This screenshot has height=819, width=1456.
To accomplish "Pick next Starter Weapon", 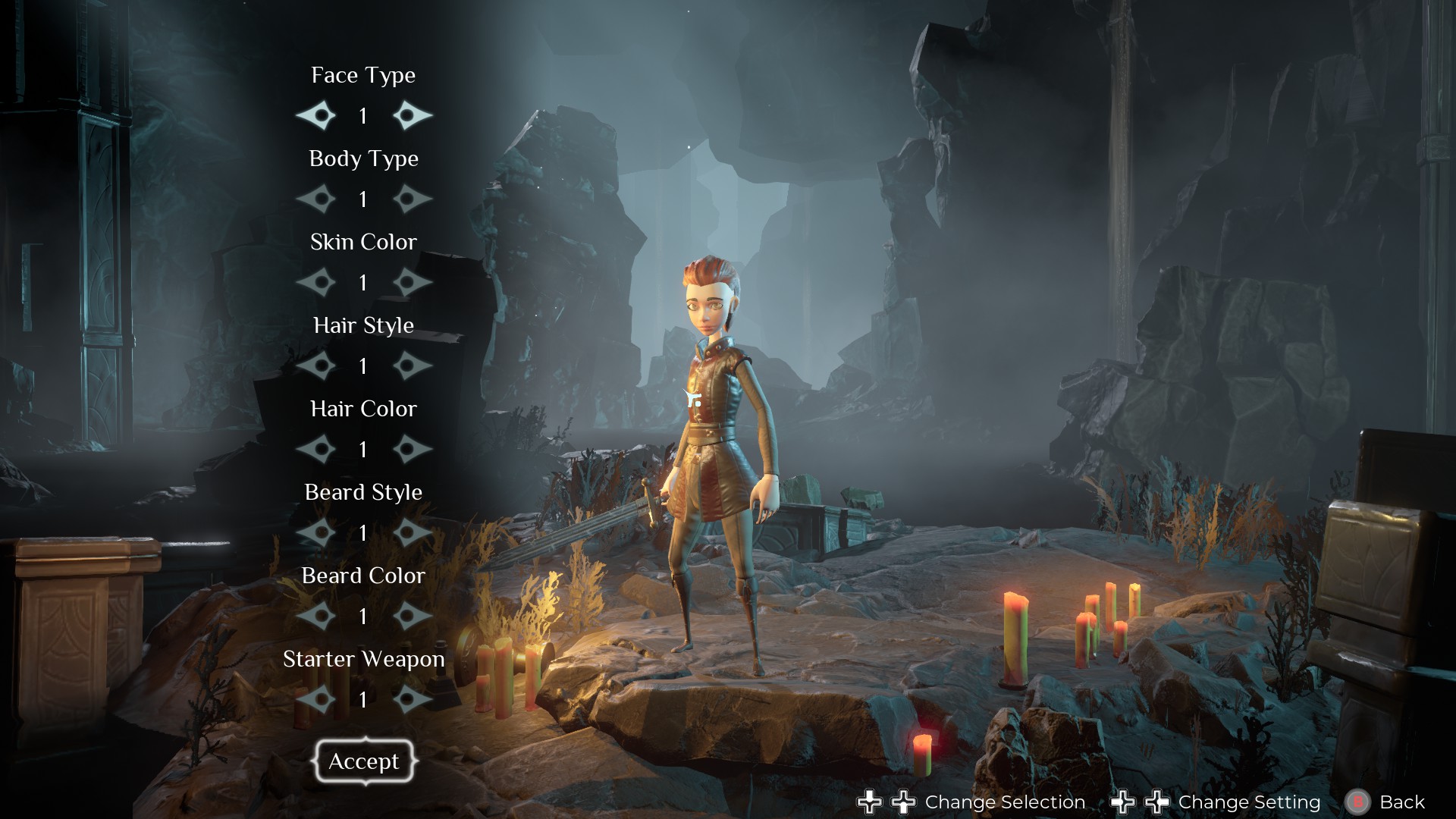I will 412,699.
